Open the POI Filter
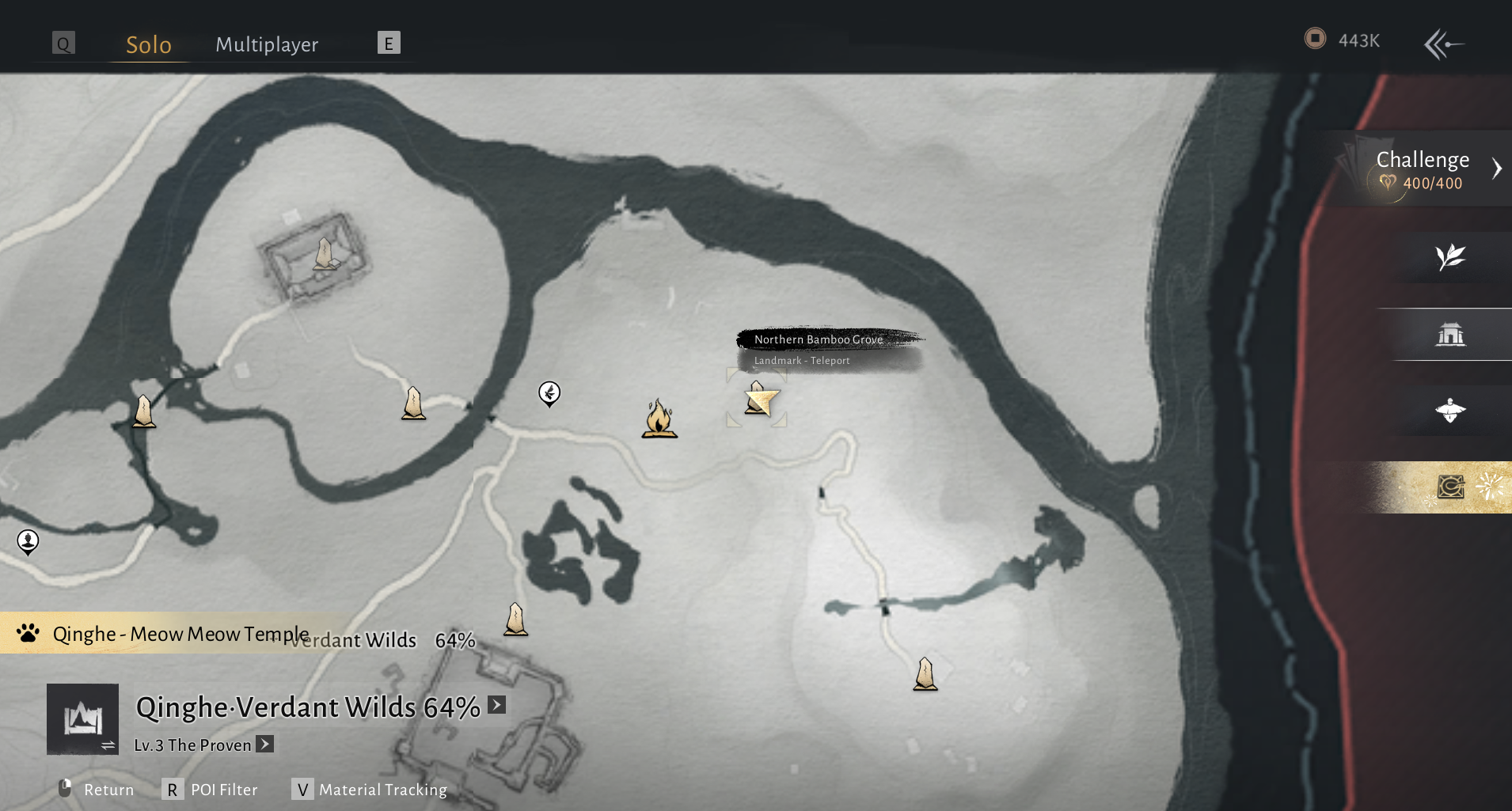Screen dimensions: 1512x811 click(211, 790)
